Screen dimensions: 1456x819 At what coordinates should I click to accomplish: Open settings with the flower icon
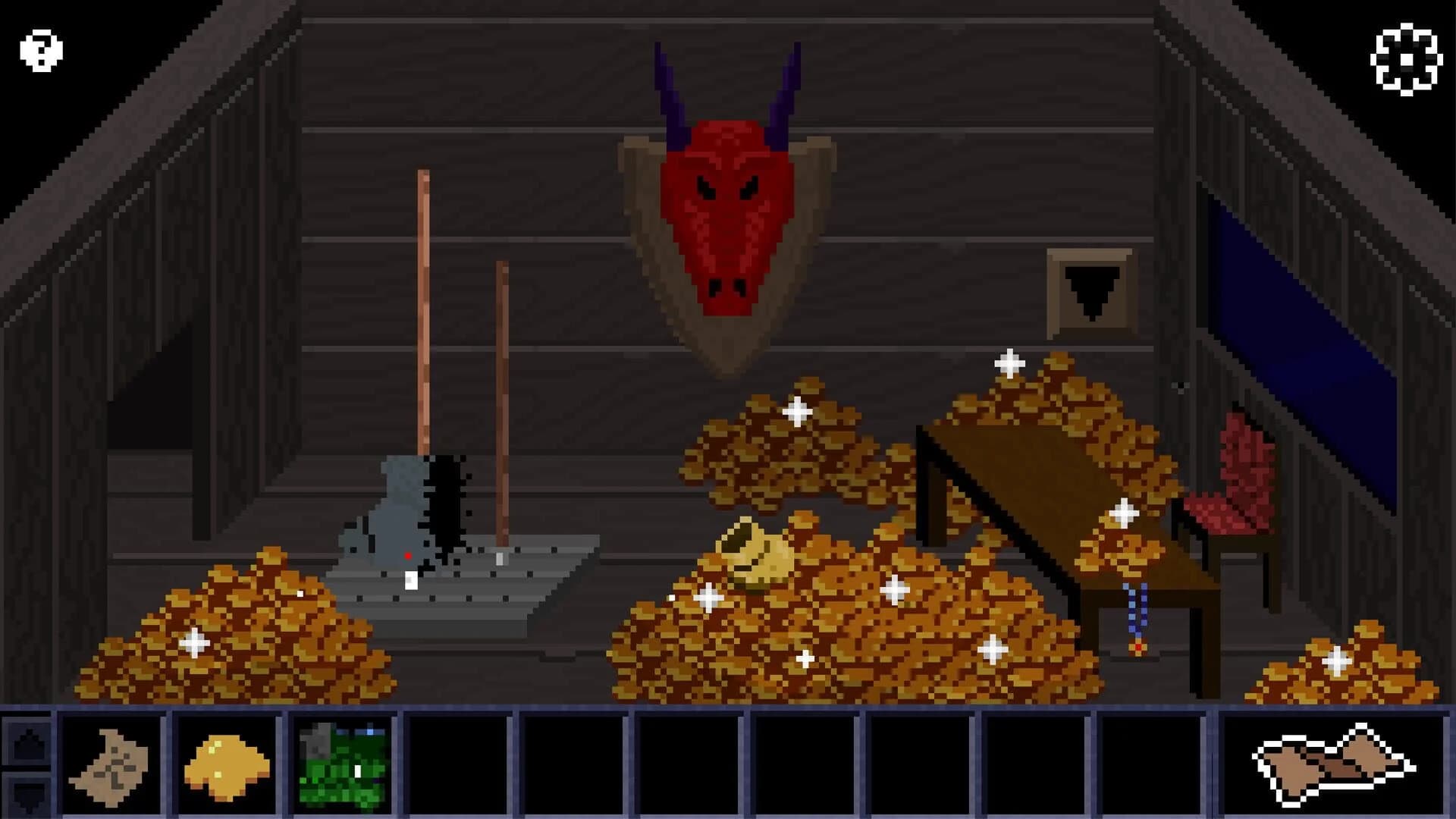[x=1407, y=57]
